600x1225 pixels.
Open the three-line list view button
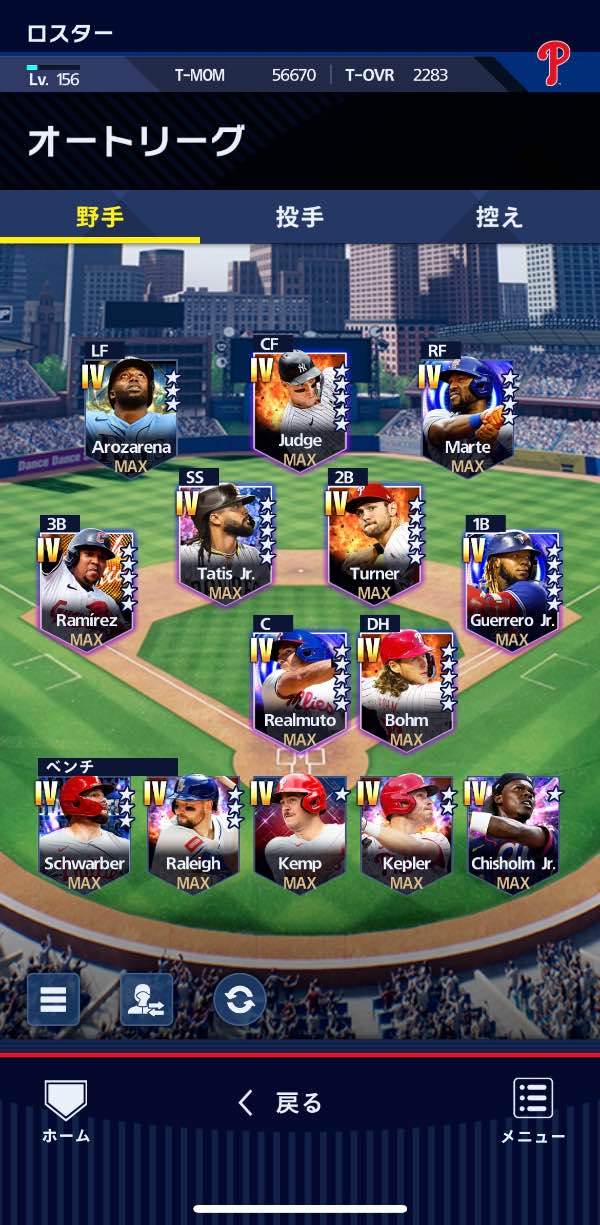pyautogui.click(x=53, y=999)
